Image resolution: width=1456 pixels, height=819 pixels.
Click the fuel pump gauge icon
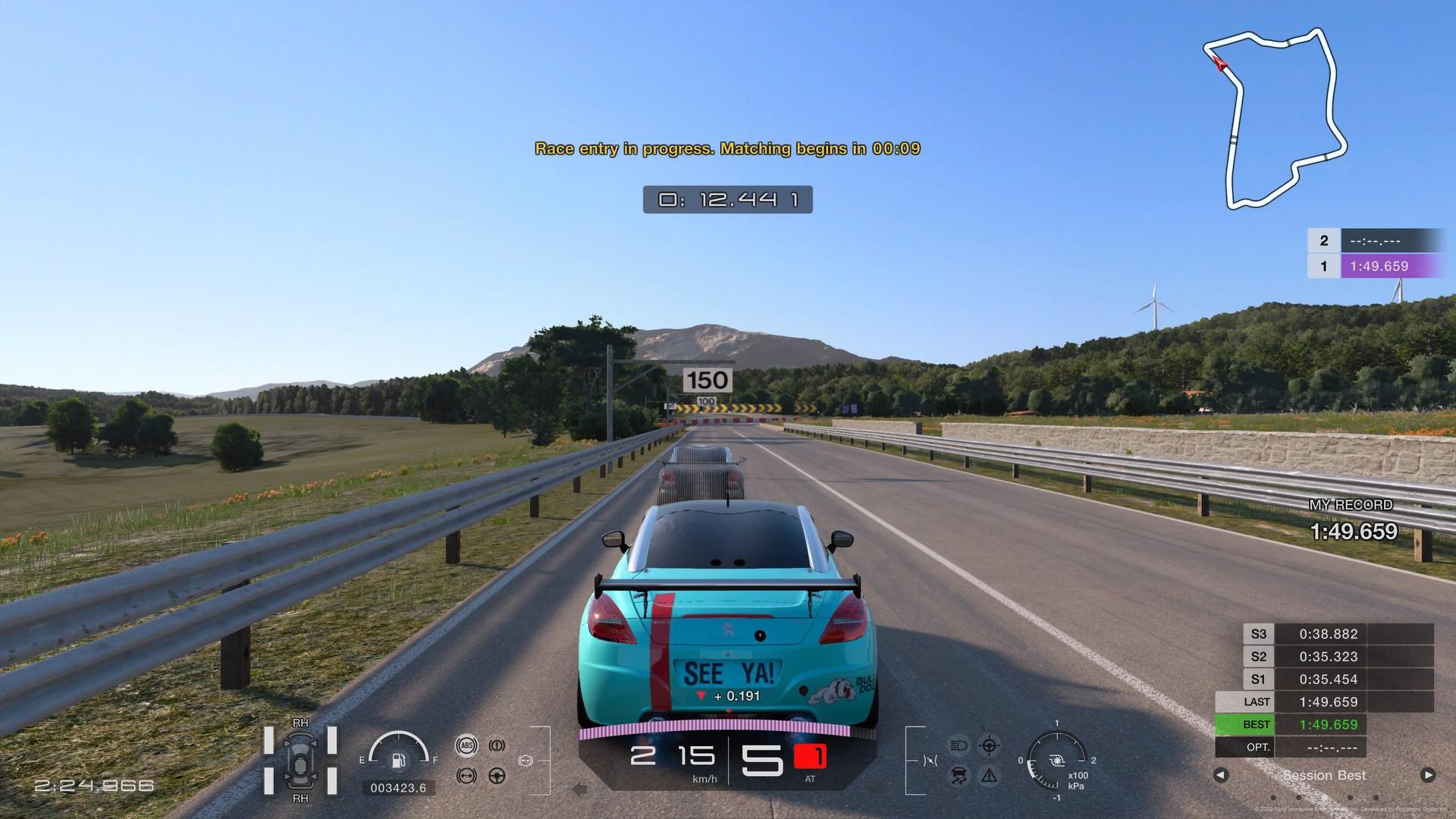click(x=398, y=760)
